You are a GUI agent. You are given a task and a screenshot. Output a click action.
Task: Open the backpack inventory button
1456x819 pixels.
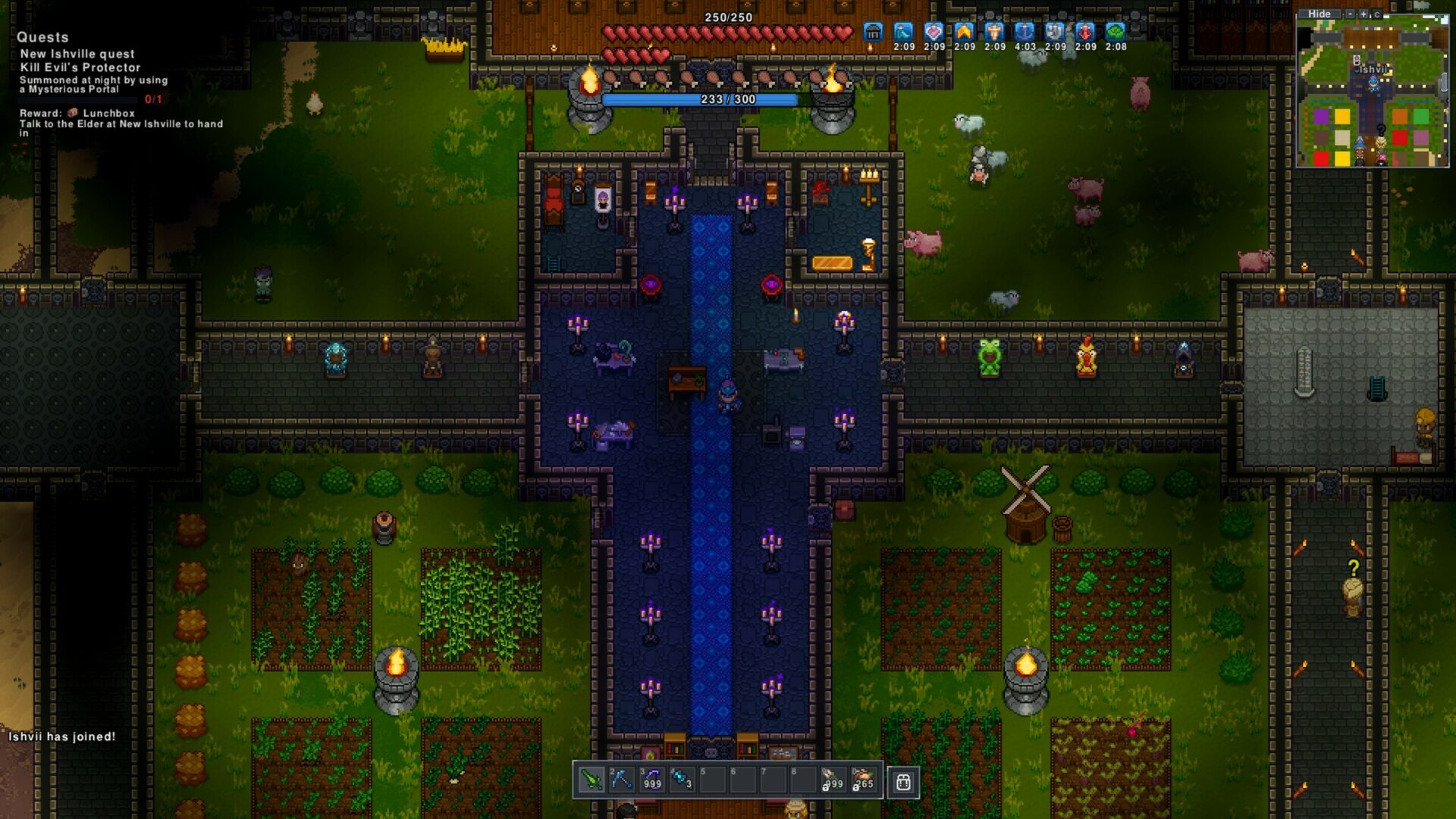coord(903,782)
